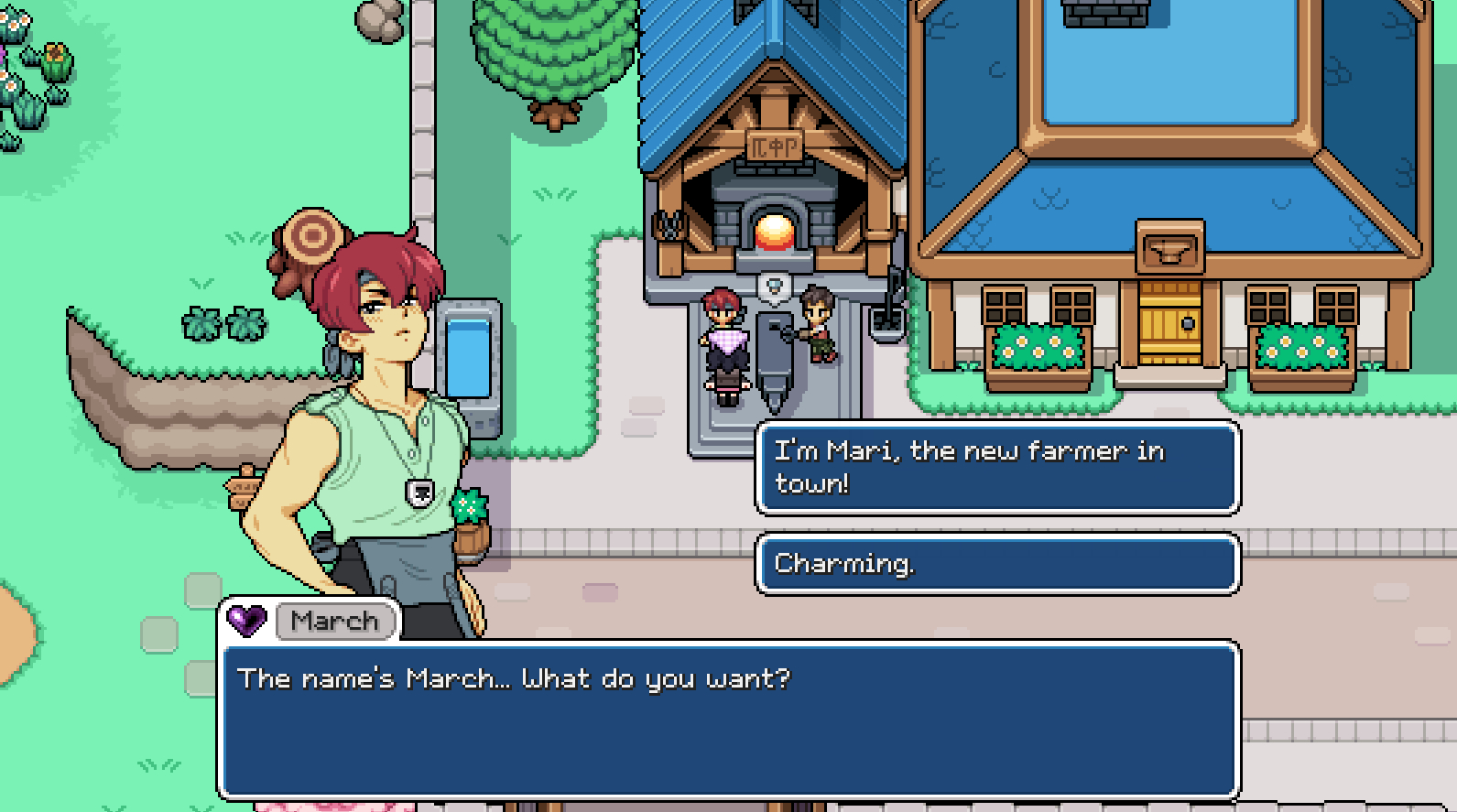Advance March's dialogue text box

(728, 719)
